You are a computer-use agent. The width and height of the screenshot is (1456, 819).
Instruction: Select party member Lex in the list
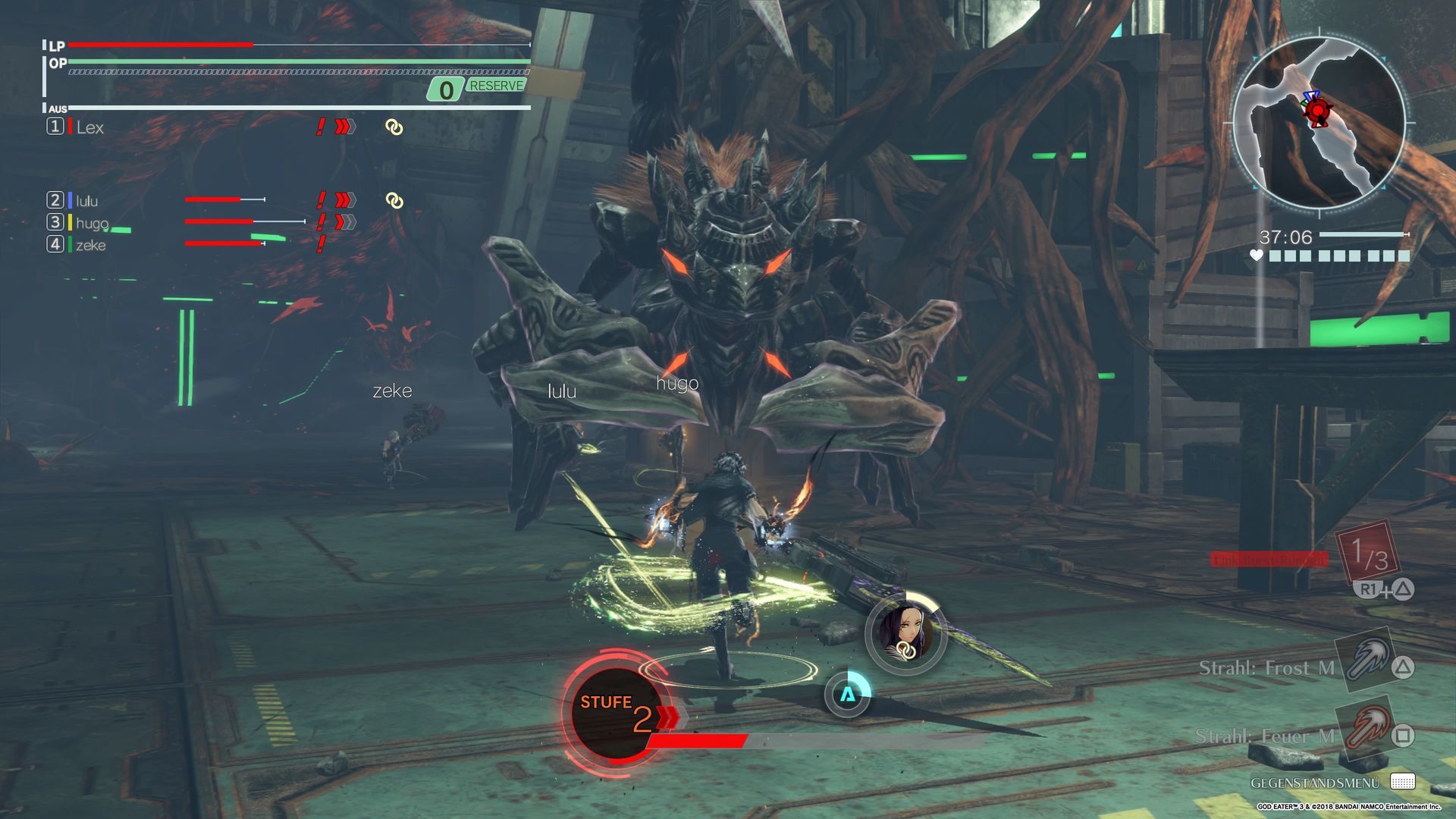[89, 127]
